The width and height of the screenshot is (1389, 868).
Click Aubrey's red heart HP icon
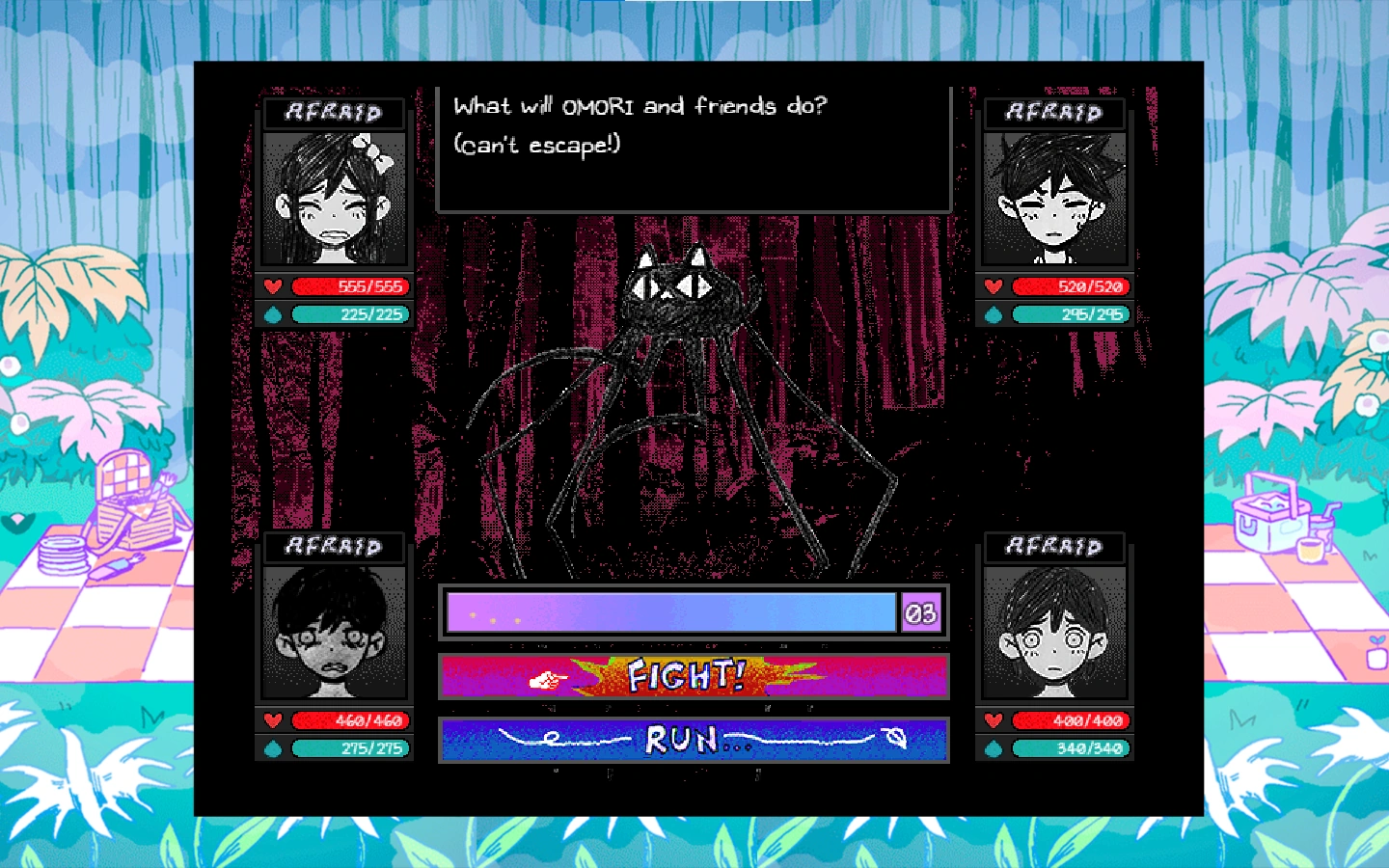click(272, 286)
